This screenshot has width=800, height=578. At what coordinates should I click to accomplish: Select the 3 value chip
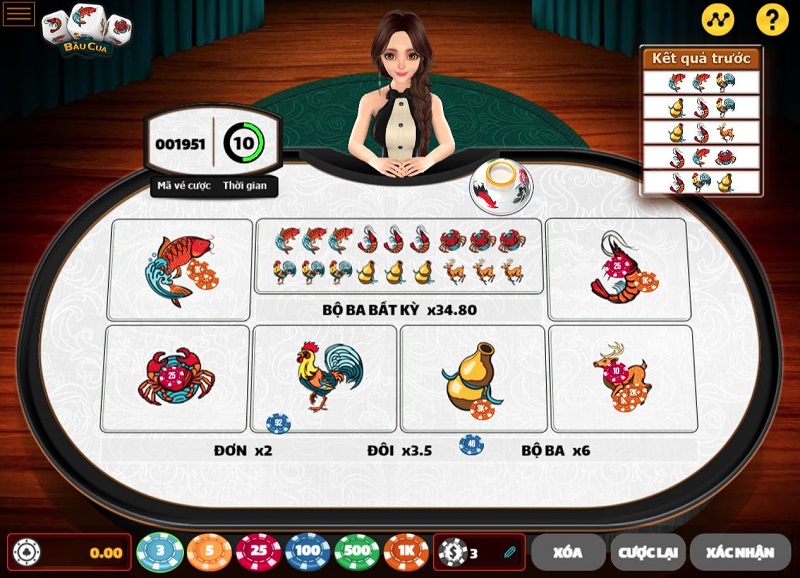(x=158, y=552)
